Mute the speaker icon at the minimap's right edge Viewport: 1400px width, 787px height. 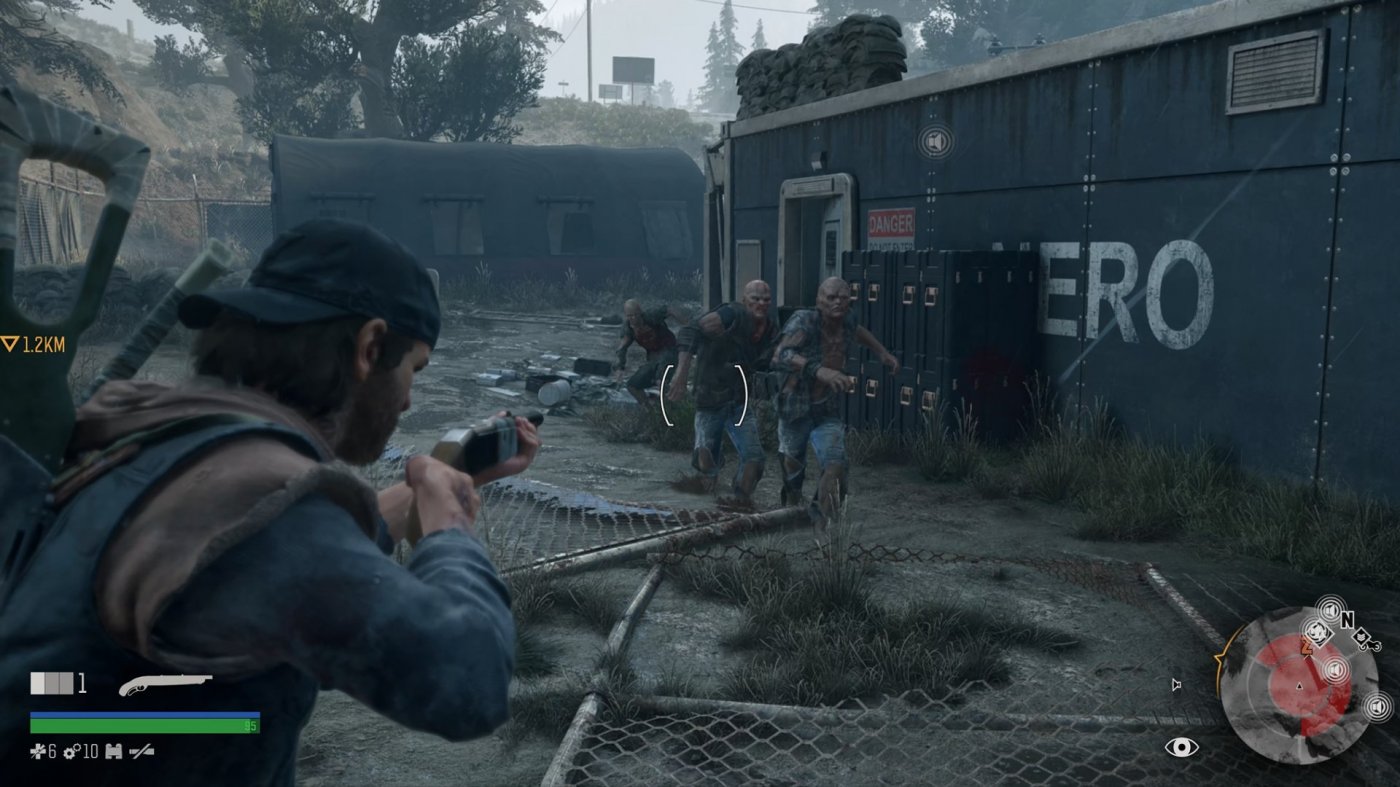(1377, 706)
